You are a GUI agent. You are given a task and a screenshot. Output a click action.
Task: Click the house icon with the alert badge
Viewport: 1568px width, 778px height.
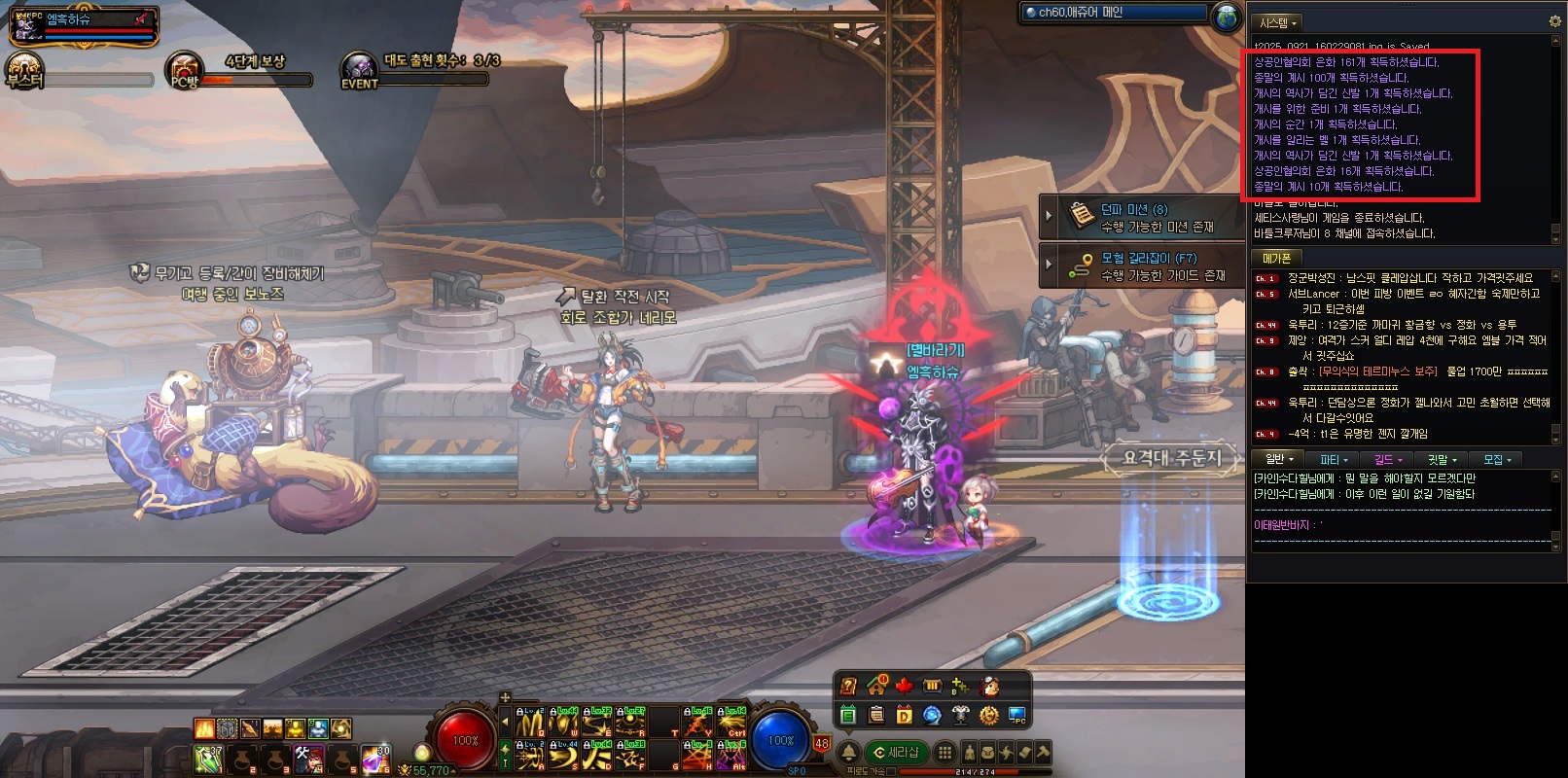[875, 687]
